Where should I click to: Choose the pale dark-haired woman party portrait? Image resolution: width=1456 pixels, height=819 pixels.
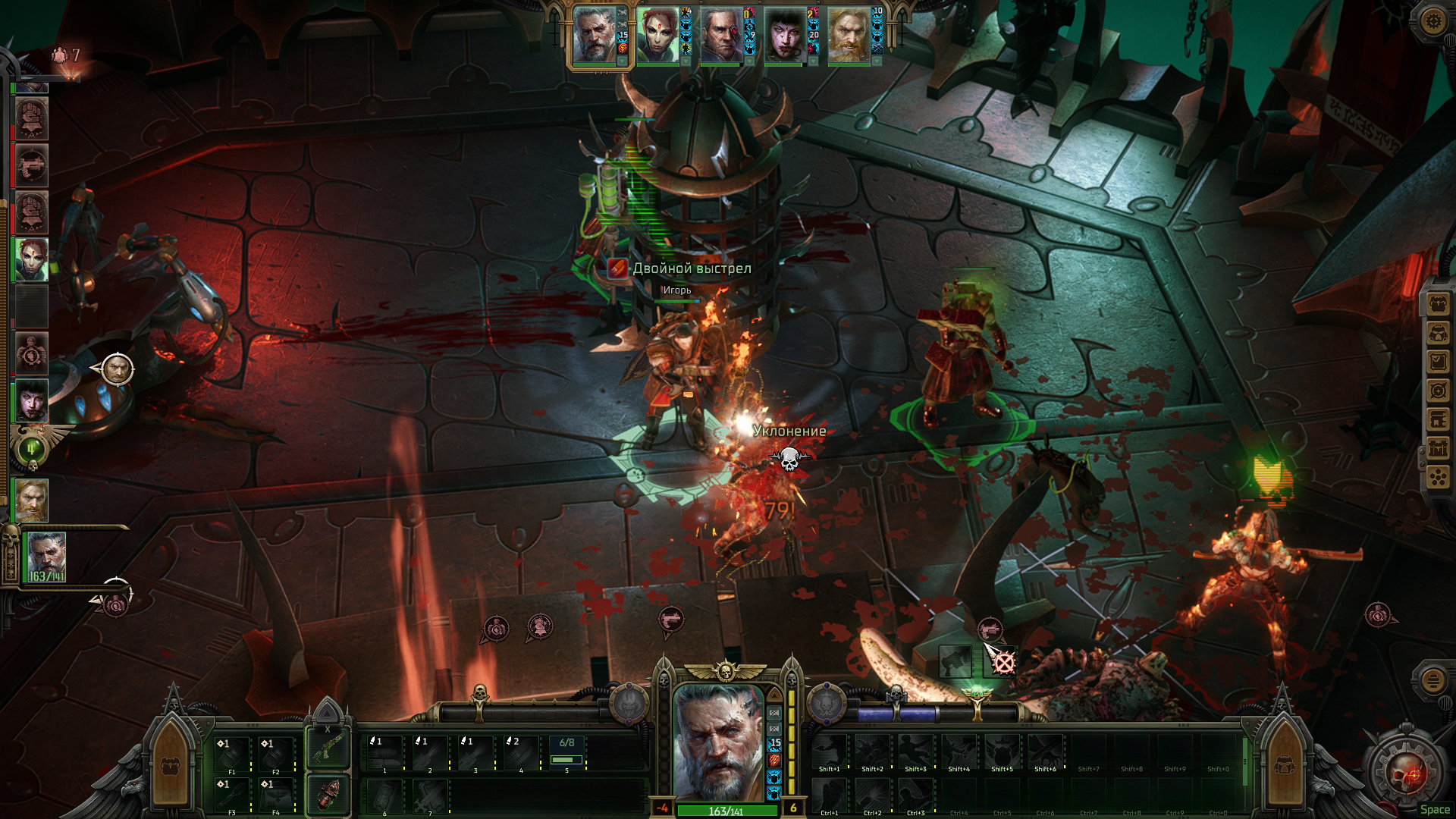(x=785, y=36)
